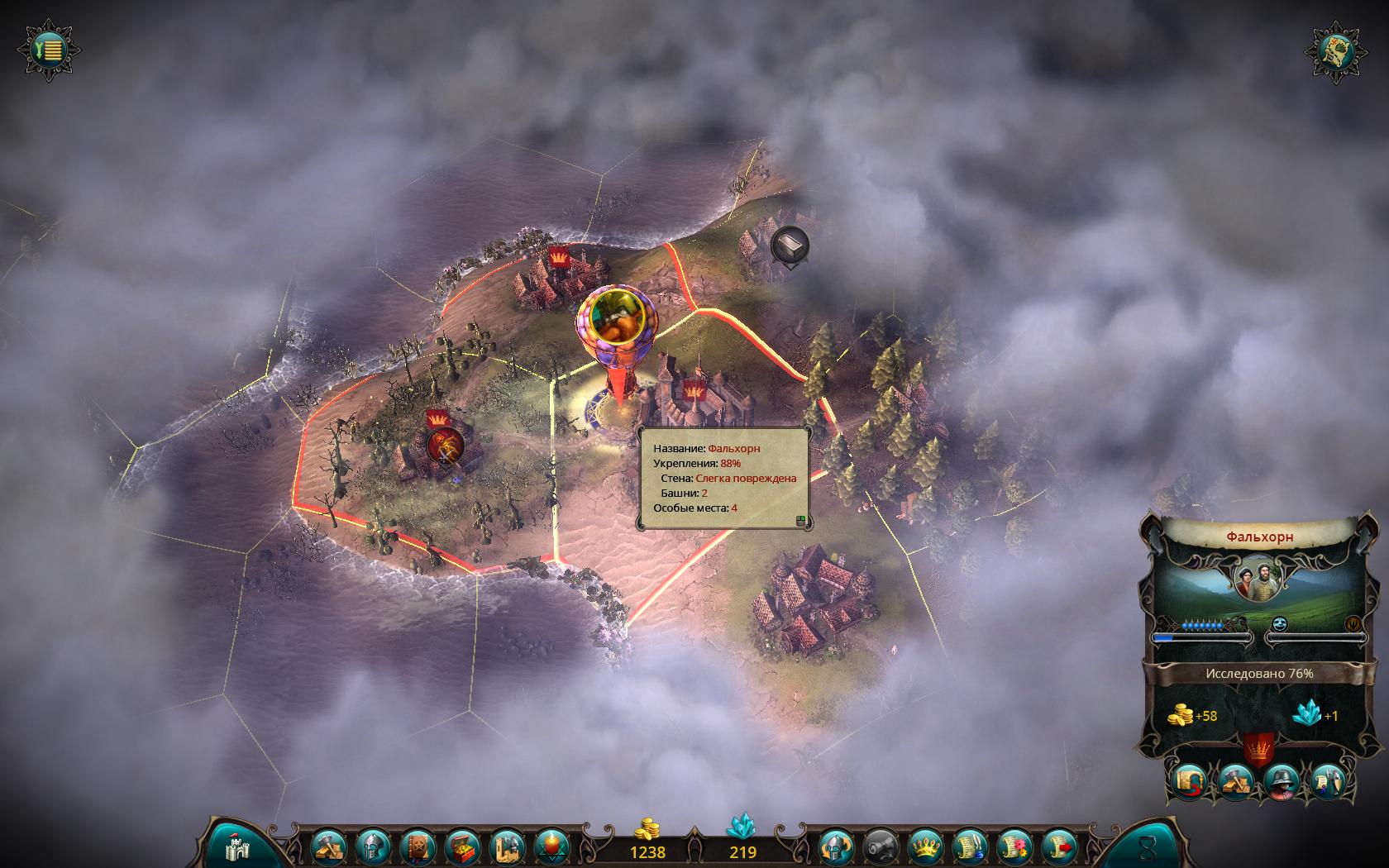Image resolution: width=1389 pixels, height=868 pixels.
Task: Click the province map-with-arrow button
Action: point(1188,780)
